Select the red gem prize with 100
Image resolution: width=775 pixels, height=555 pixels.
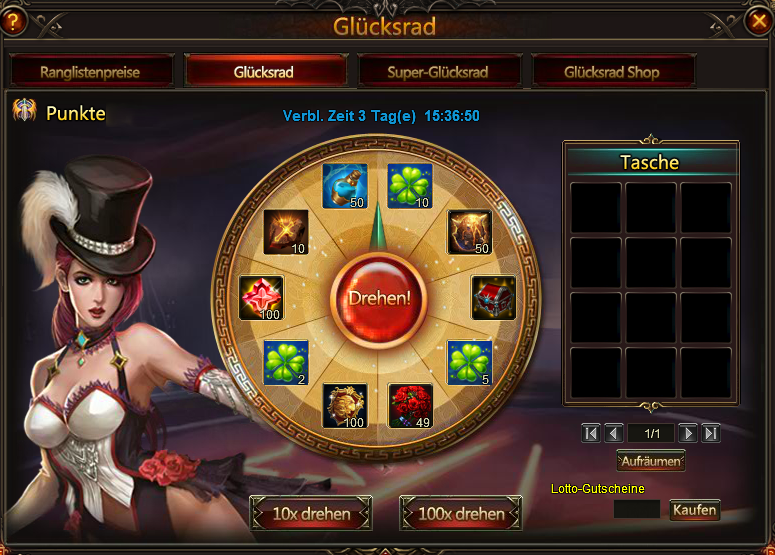[262, 298]
